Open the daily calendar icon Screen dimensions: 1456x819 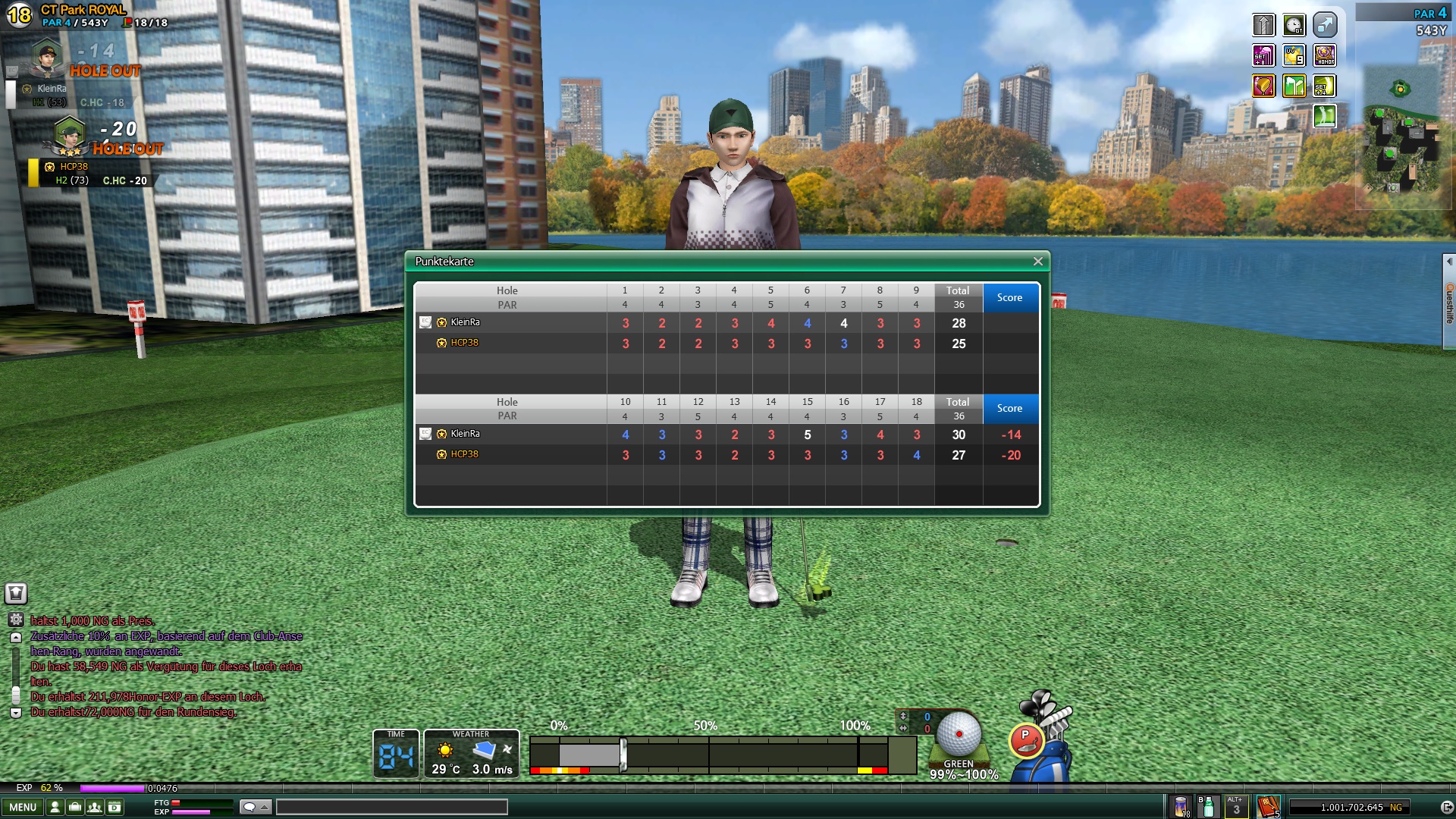pos(115,808)
